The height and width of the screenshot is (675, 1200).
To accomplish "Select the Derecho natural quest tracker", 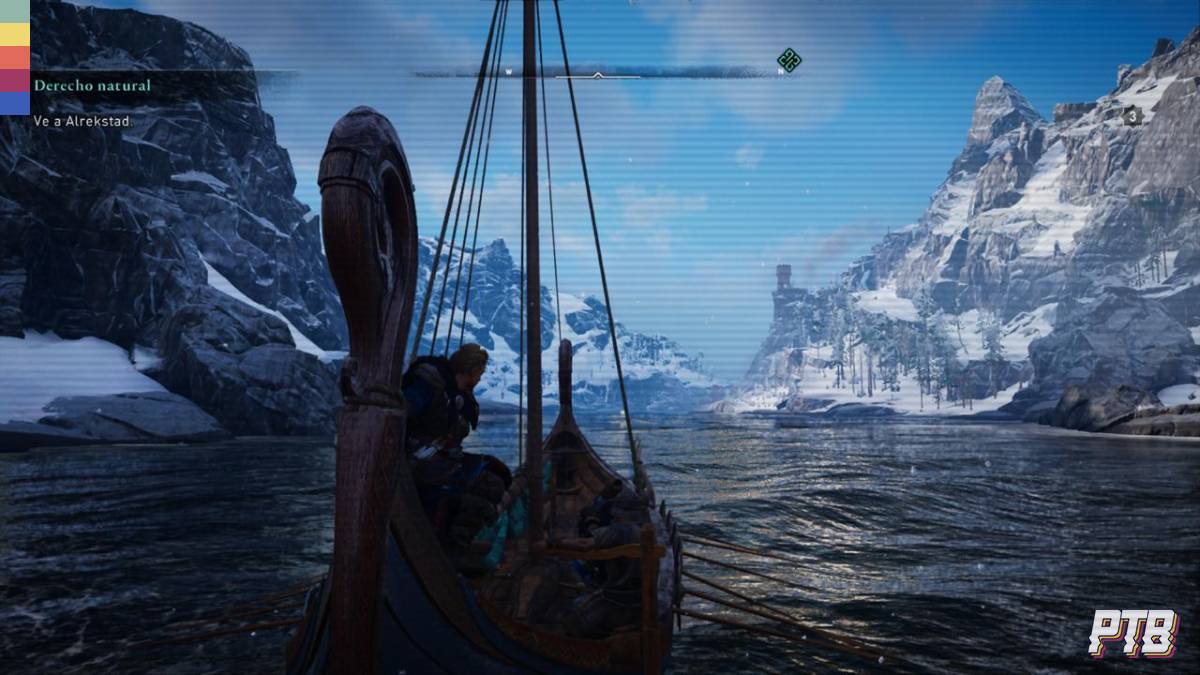I will pyautogui.click(x=92, y=86).
